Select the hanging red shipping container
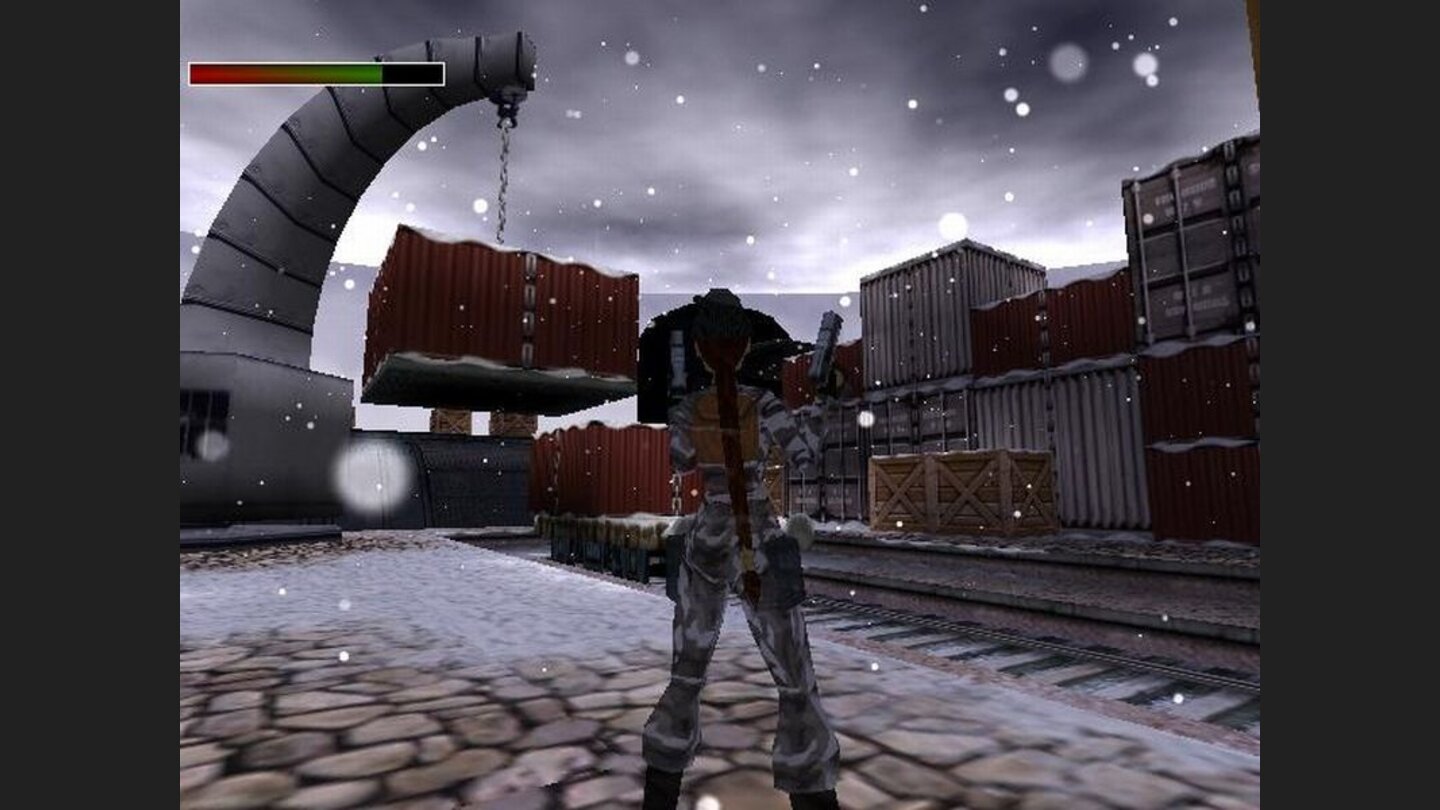Image resolution: width=1440 pixels, height=810 pixels. (500, 310)
